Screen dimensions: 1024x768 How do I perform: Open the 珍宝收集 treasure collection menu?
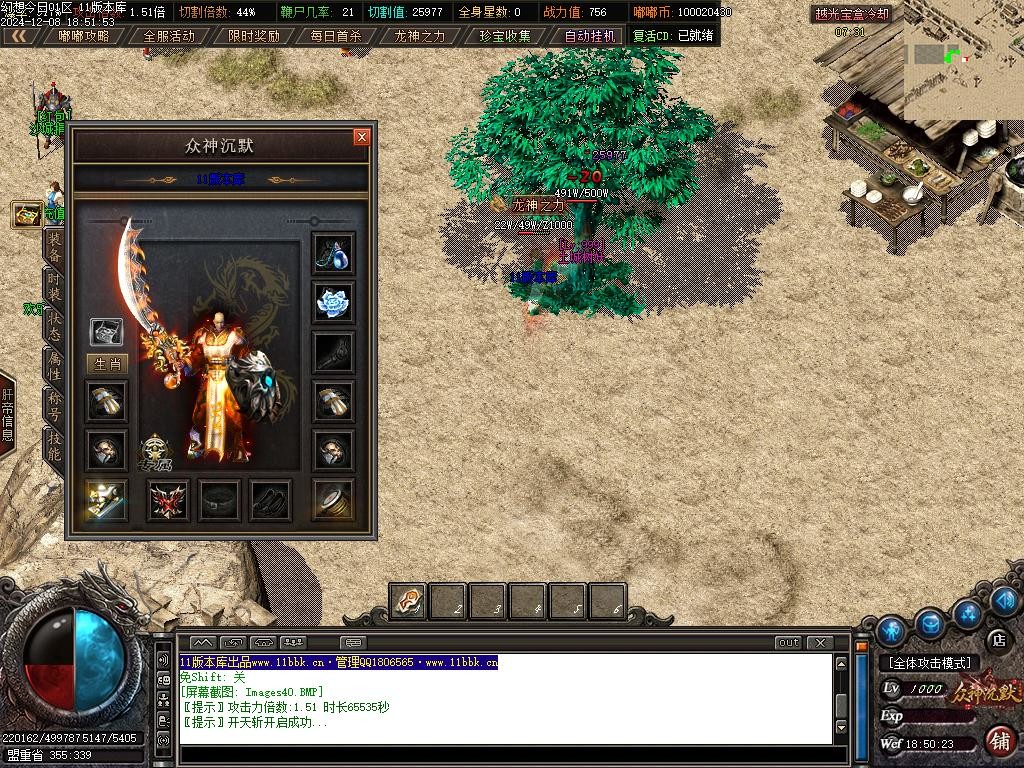pos(505,36)
